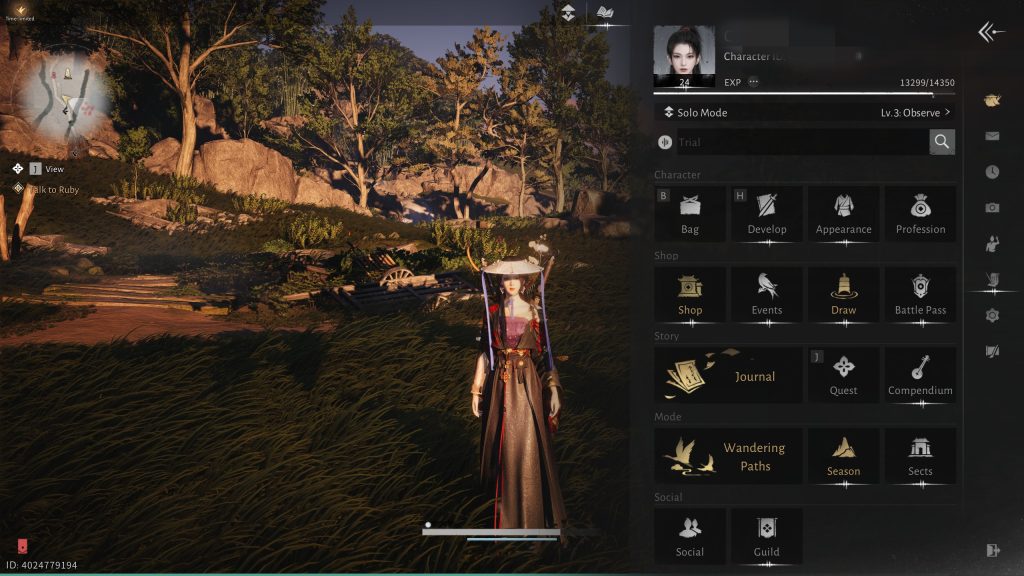Open the Journal
The width and height of the screenshot is (1024, 576).
[728, 375]
